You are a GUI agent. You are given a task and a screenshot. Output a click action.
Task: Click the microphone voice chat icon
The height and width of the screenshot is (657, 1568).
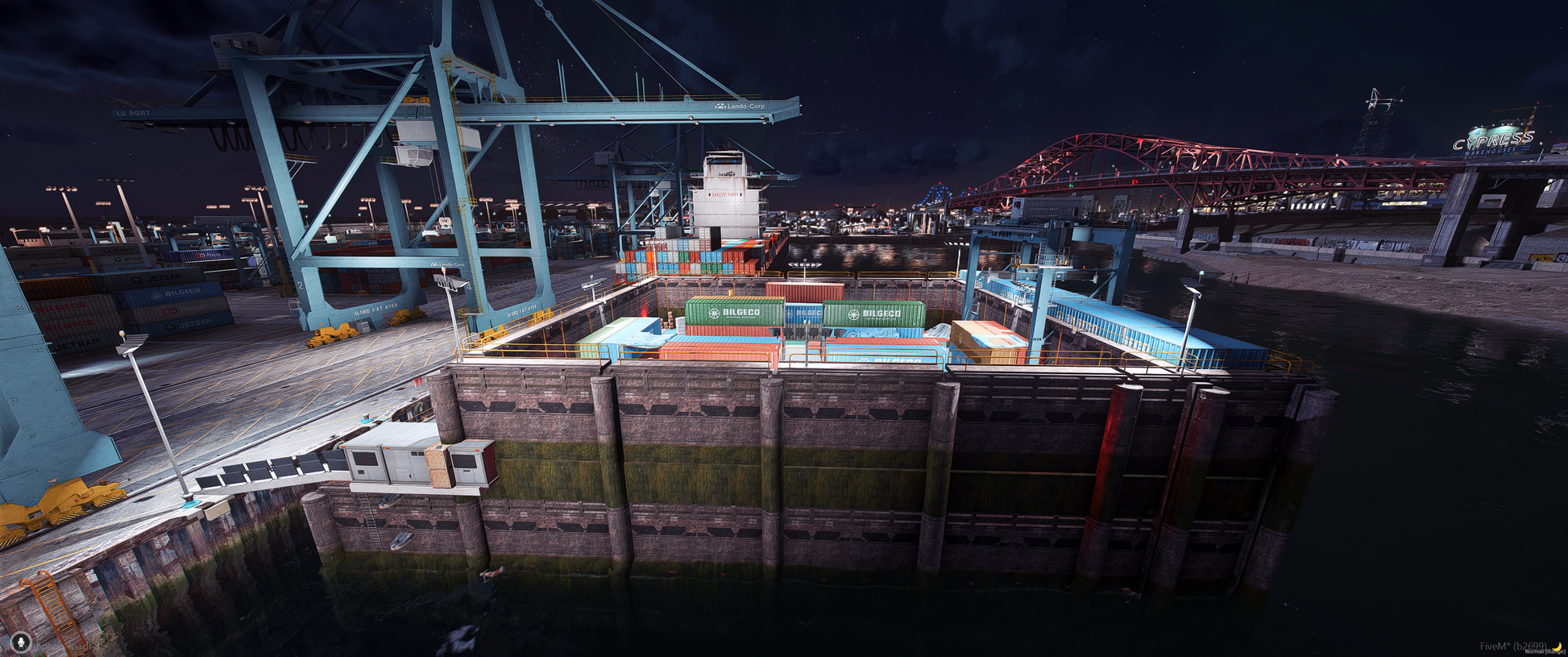(x=21, y=642)
